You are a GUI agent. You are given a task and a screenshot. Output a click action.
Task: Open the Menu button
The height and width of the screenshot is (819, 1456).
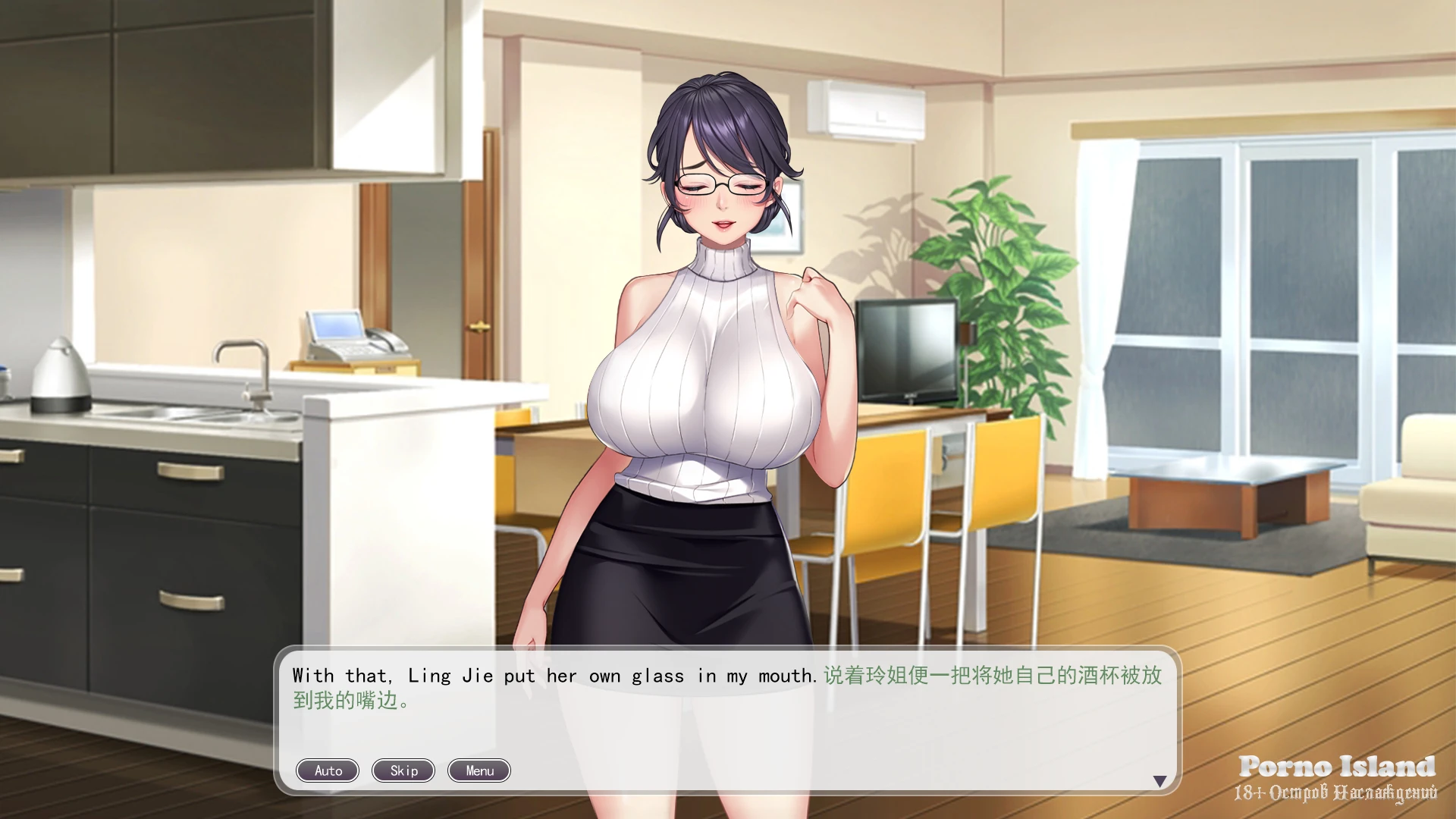click(x=479, y=770)
